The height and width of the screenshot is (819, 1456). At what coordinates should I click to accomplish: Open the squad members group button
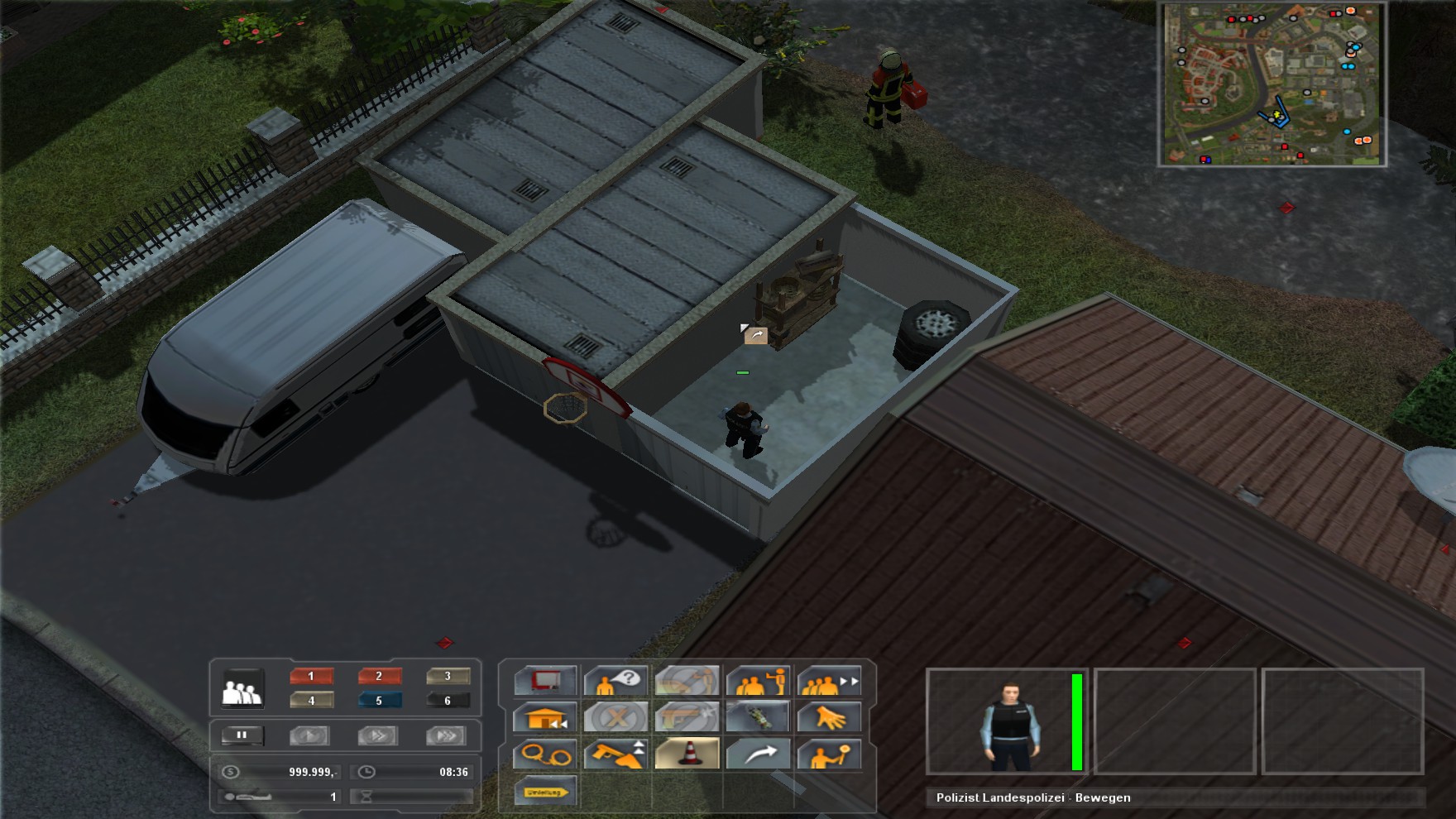[x=243, y=688]
